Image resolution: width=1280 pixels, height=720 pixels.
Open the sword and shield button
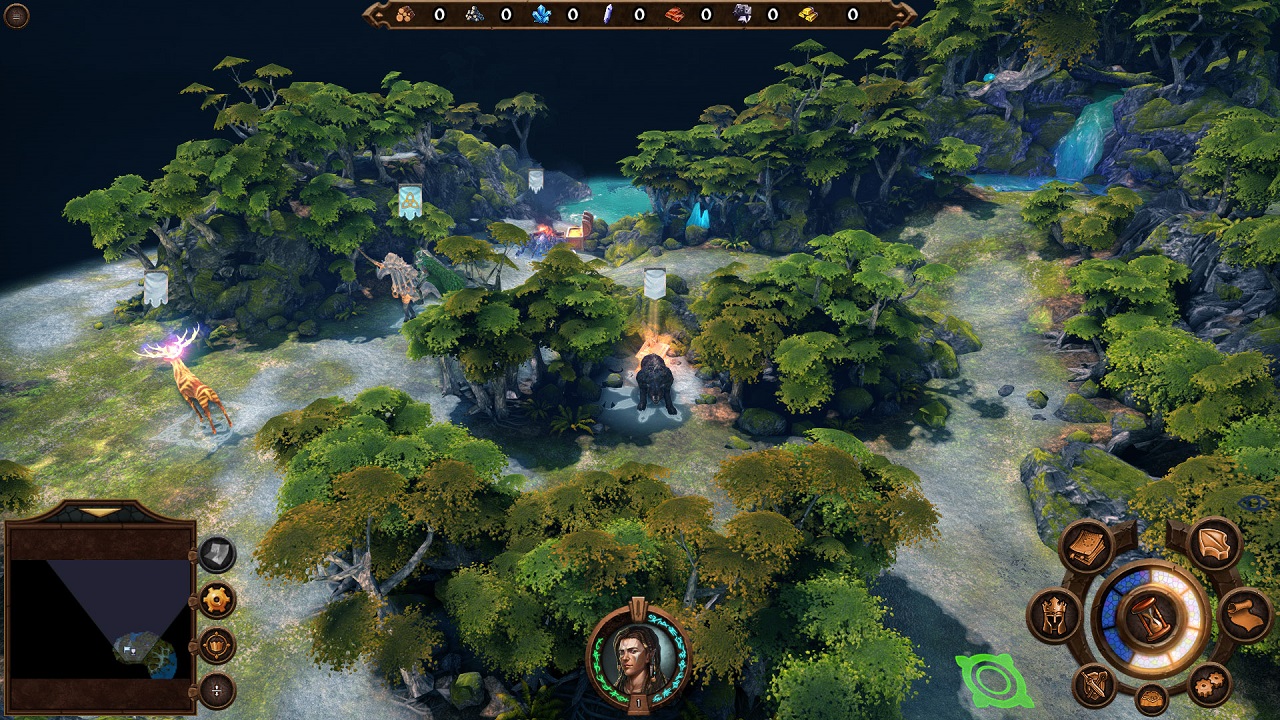click(1094, 685)
